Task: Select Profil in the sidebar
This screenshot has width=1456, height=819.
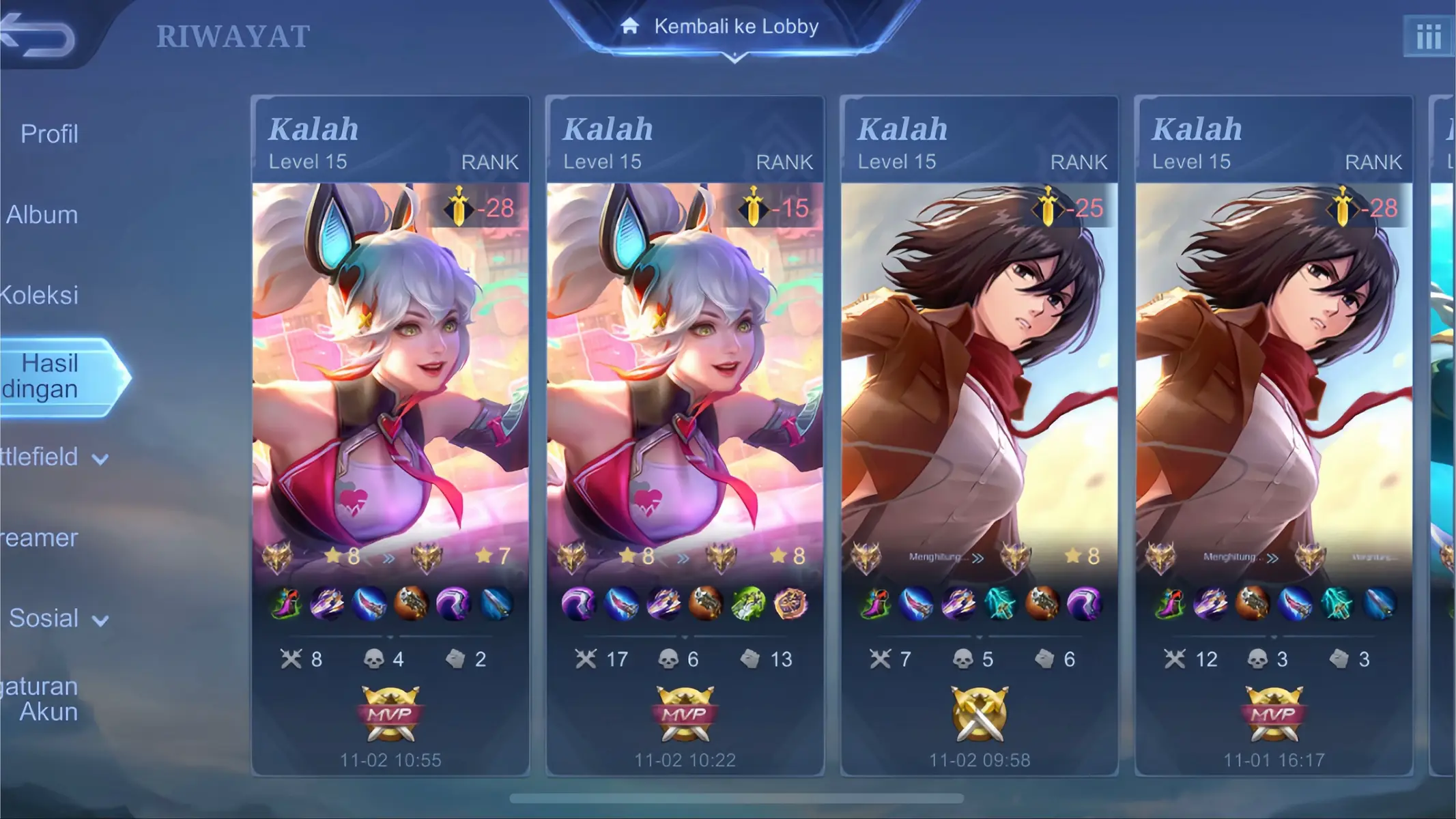Action: pyautogui.click(x=49, y=134)
